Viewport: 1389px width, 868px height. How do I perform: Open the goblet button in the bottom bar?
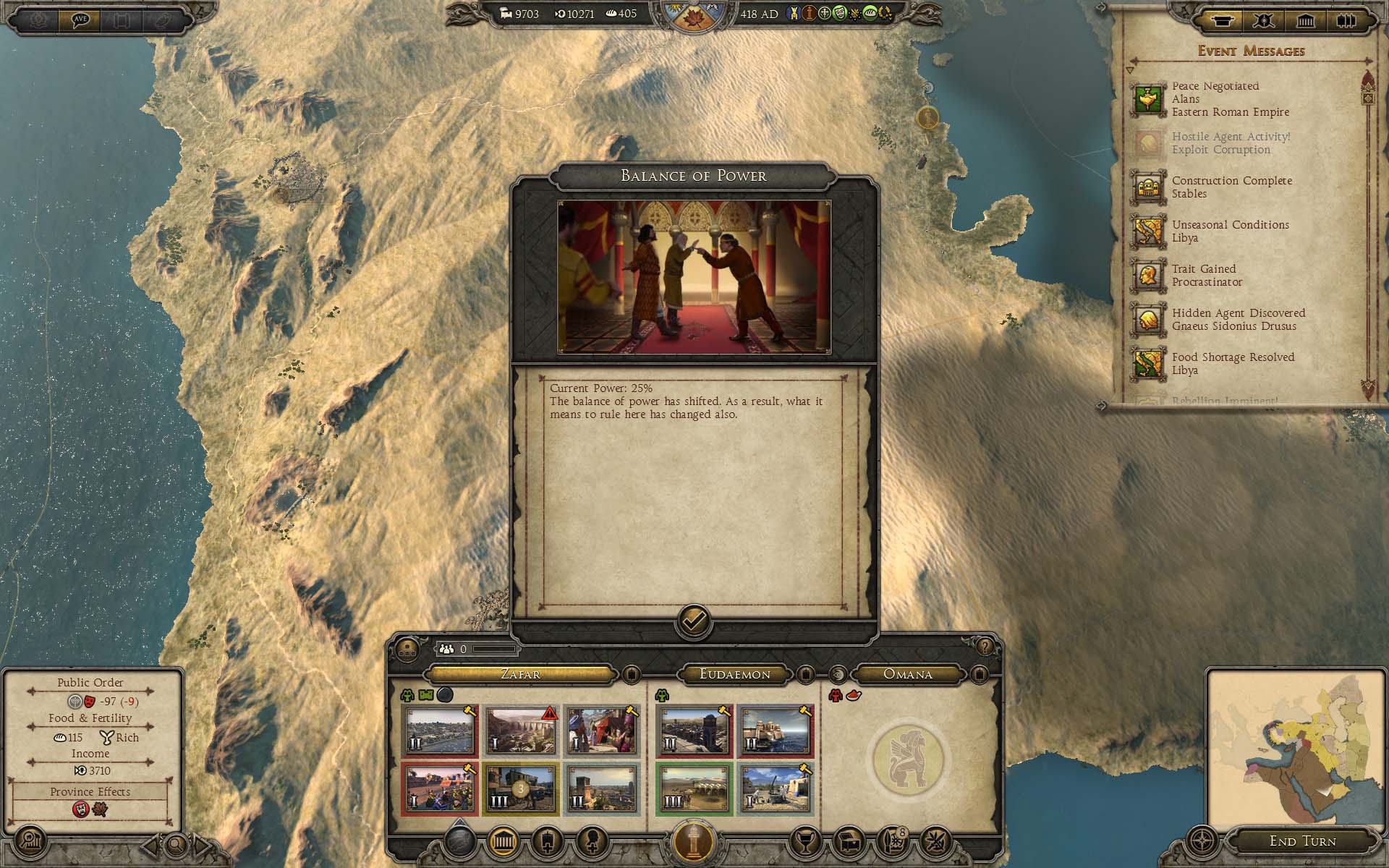tap(804, 841)
